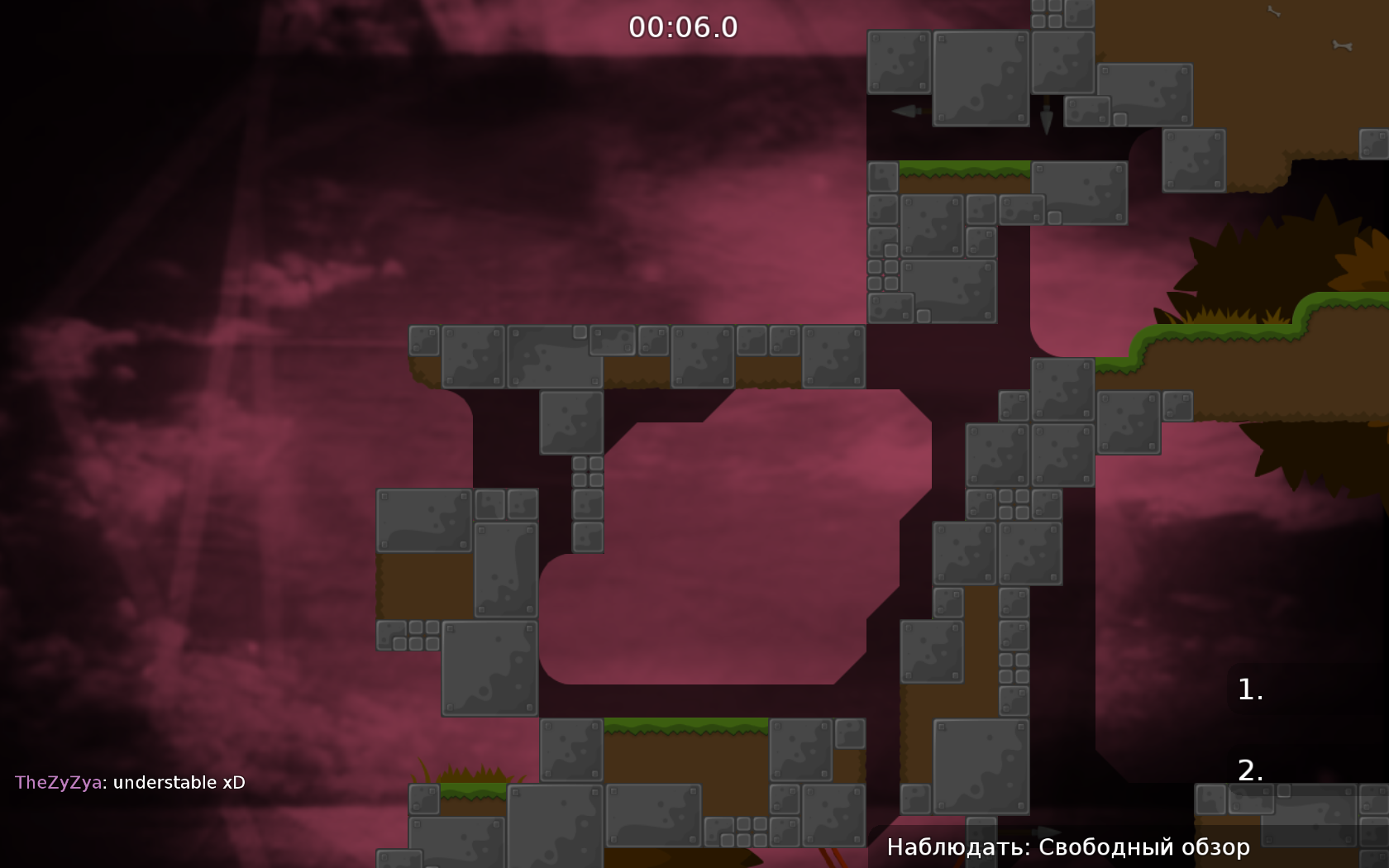The width and height of the screenshot is (1389, 868).
Task: Click the tall vertical stone block center-left
Action: [504, 570]
